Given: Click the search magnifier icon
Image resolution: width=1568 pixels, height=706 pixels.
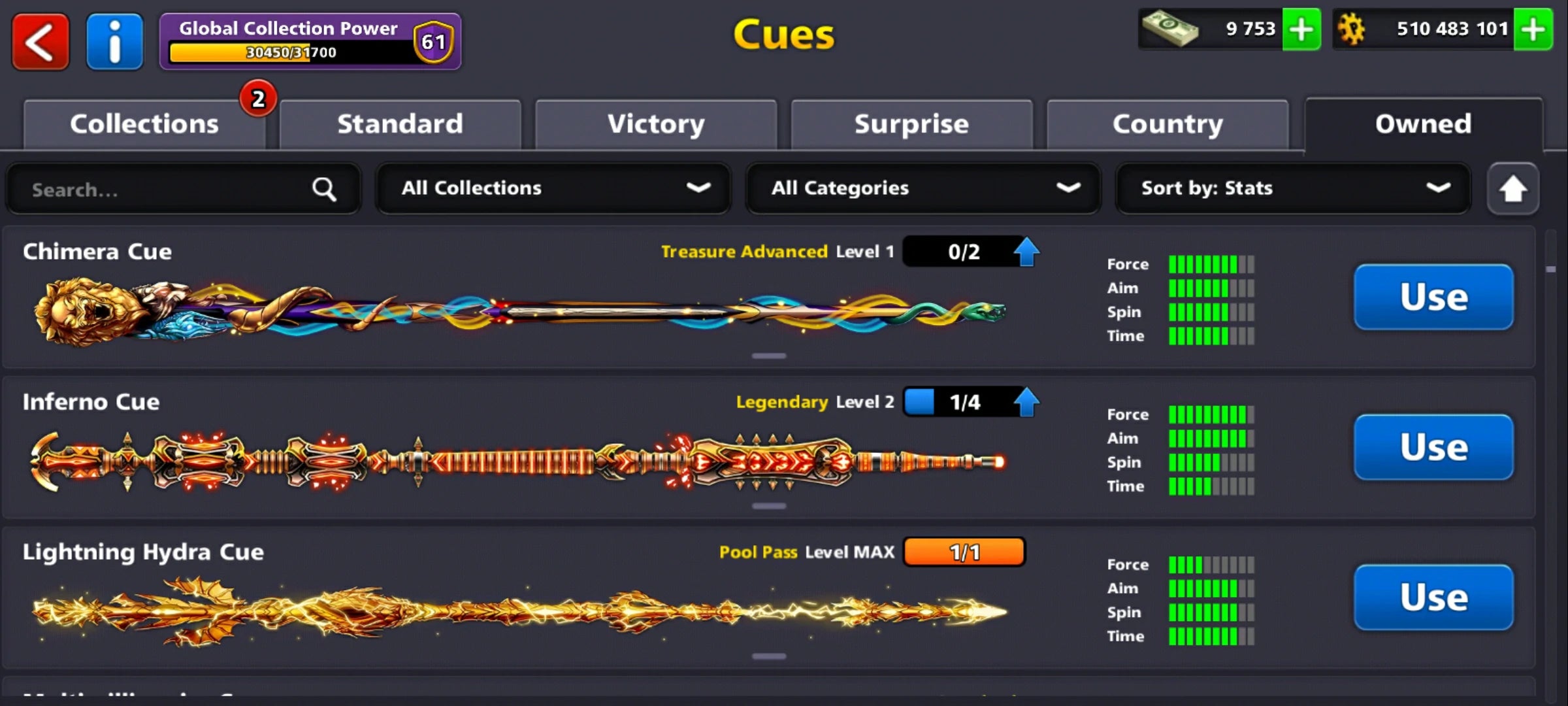Looking at the screenshot, I should 323,188.
